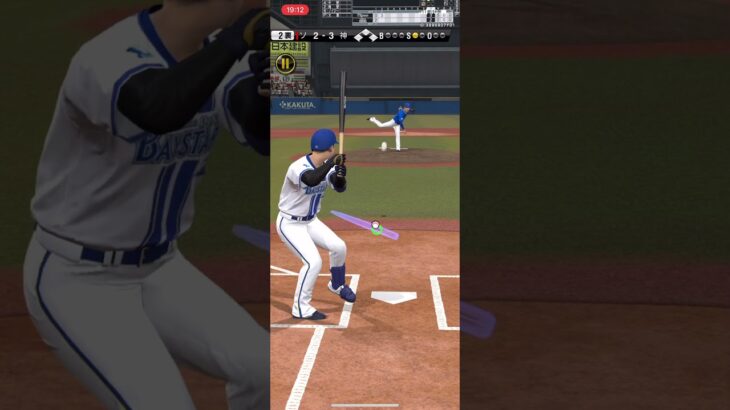The image size is (730, 410).
Task: Tap the red 19:12 screen recording indicator
Action: tap(295, 10)
